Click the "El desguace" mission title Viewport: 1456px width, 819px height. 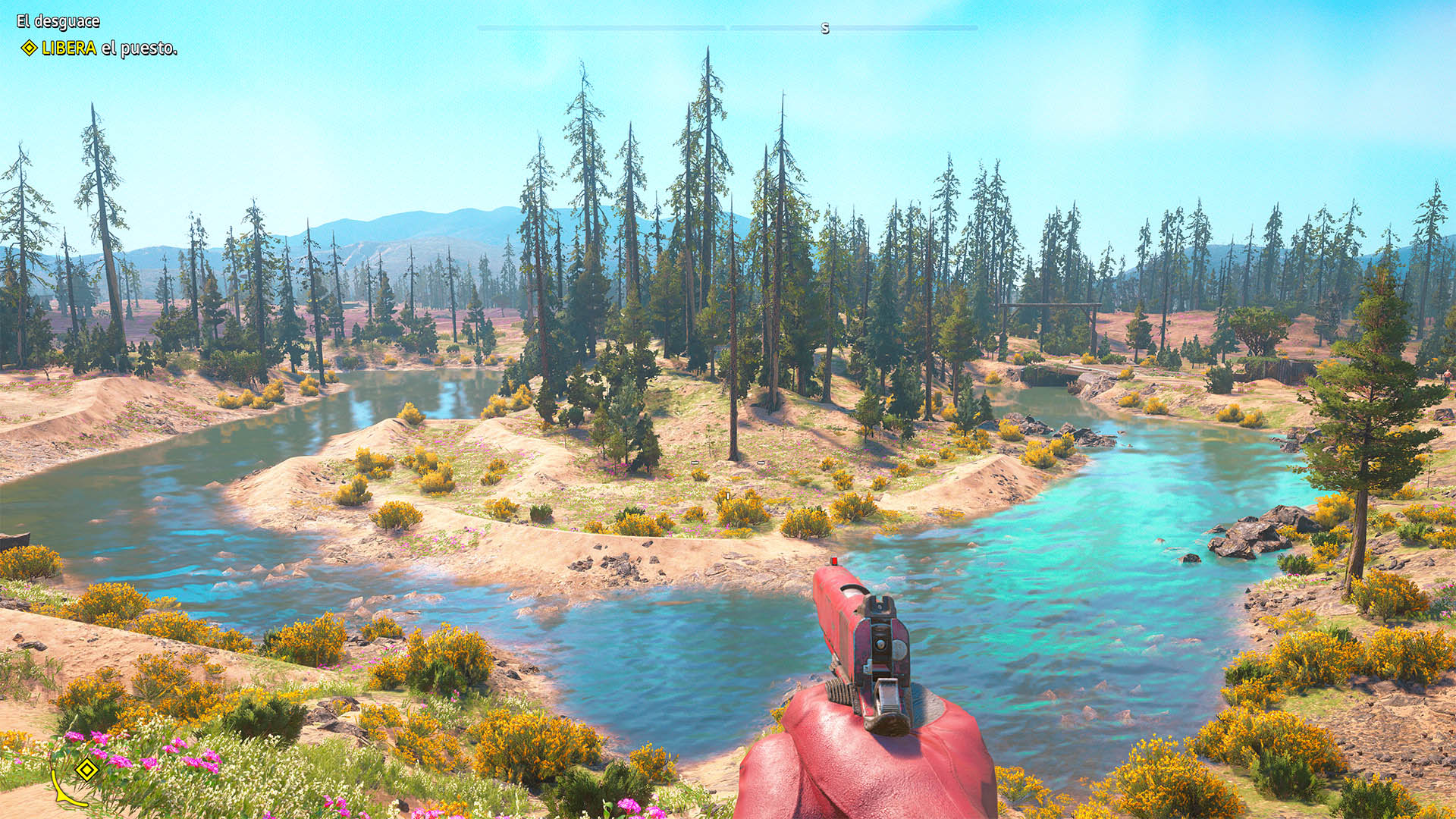coord(58,21)
